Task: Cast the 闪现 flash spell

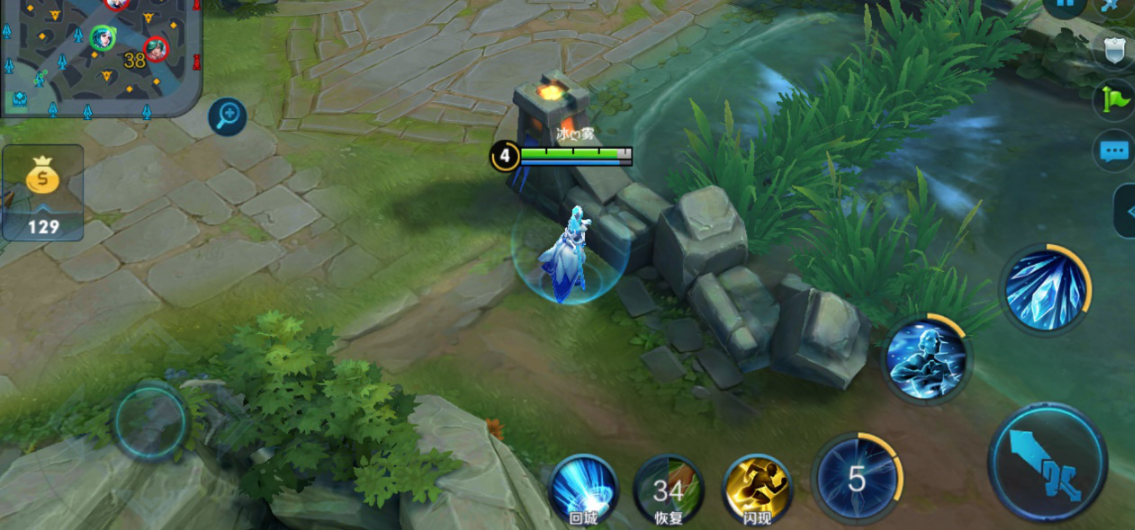Action: [757, 488]
